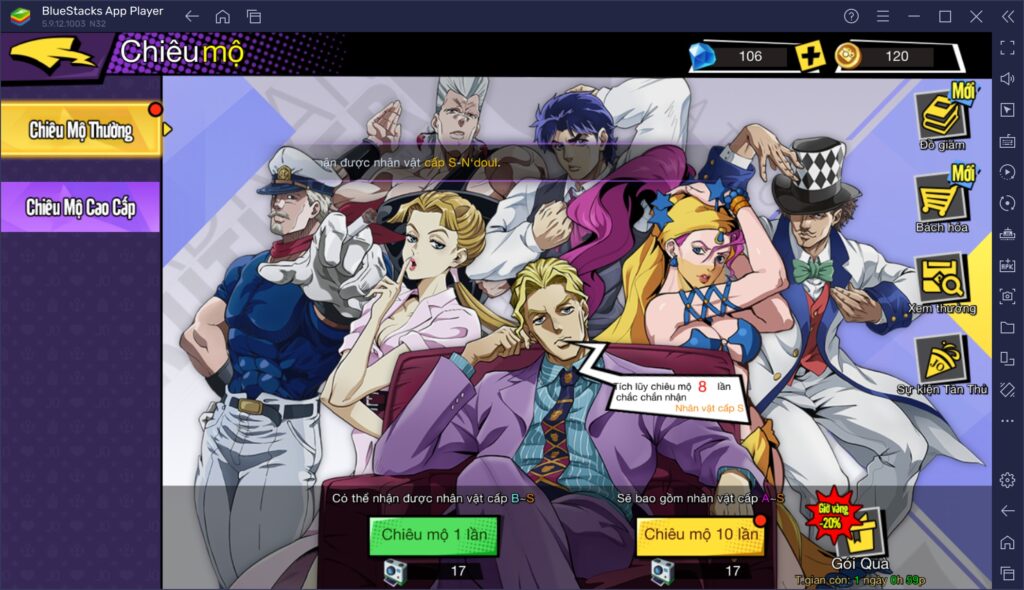Switch to Chiêu Mộ Cao Cấp tab
Image resolution: width=1024 pixels, height=590 pixels.
pyautogui.click(x=80, y=207)
